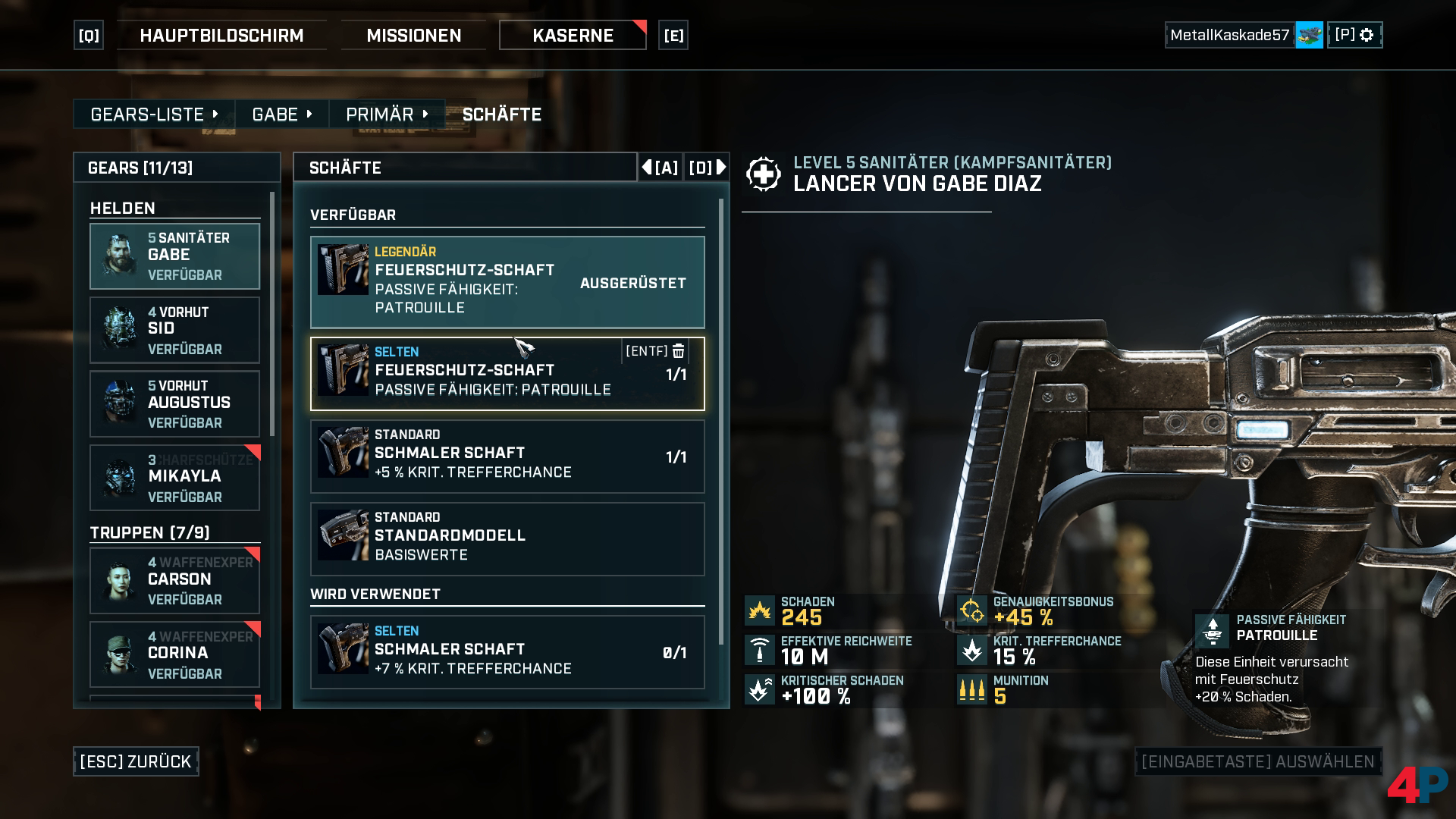
Task: Pick the rare Schmaler Schaft in use
Action: coord(507,652)
